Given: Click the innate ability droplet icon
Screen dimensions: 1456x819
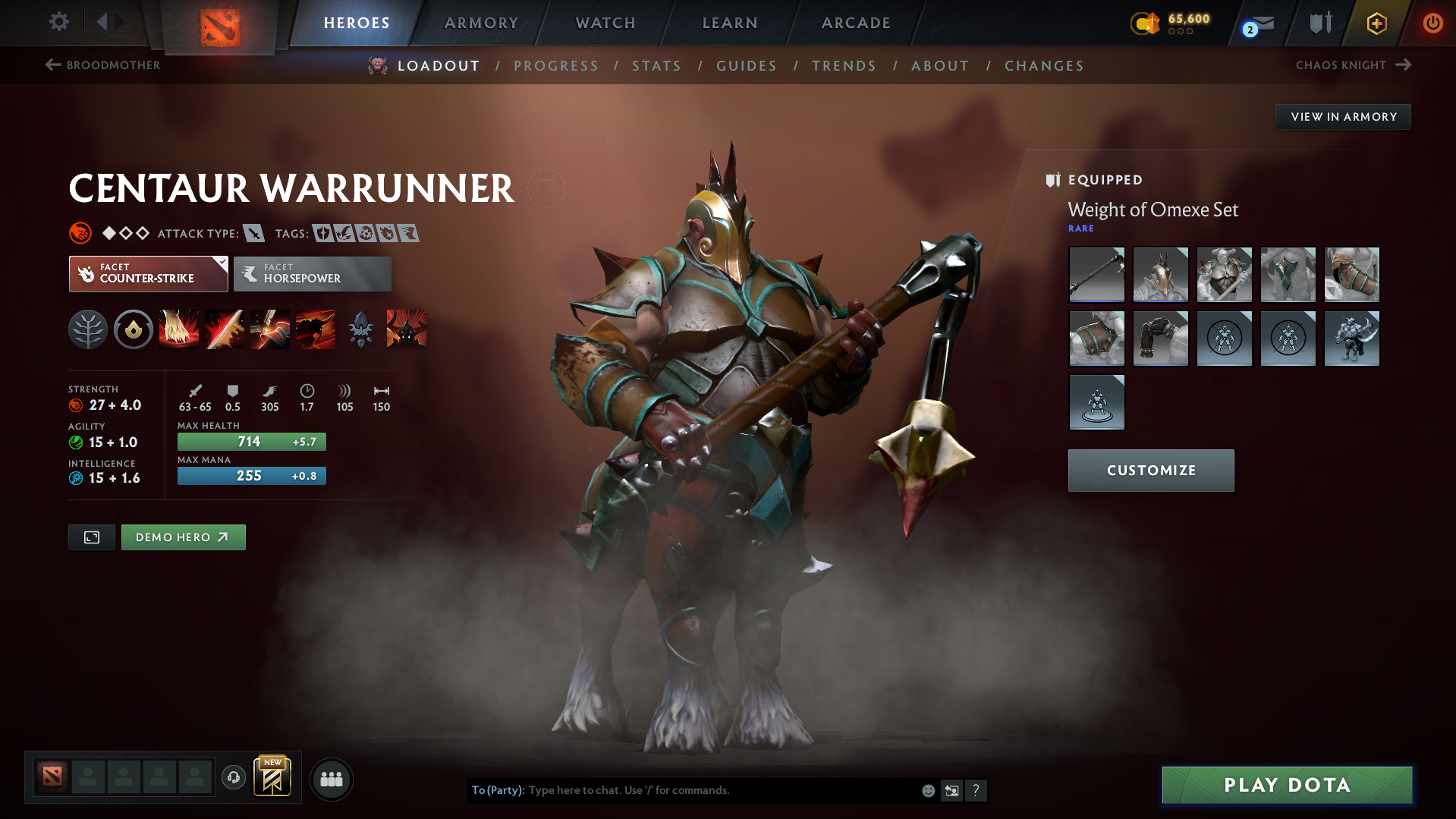Looking at the screenshot, I should pos(134,329).
